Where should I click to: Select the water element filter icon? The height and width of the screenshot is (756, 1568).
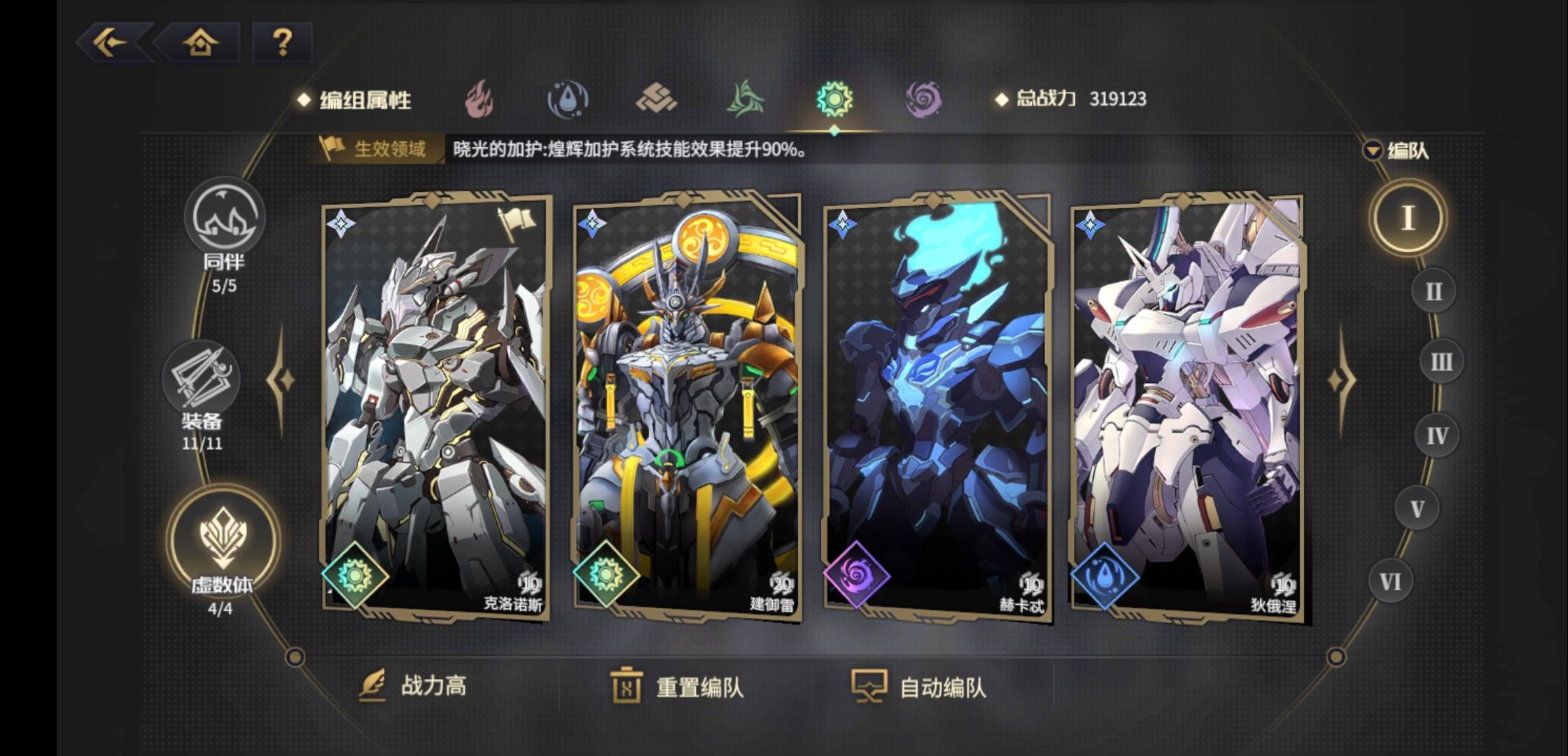tap(568, 99)
